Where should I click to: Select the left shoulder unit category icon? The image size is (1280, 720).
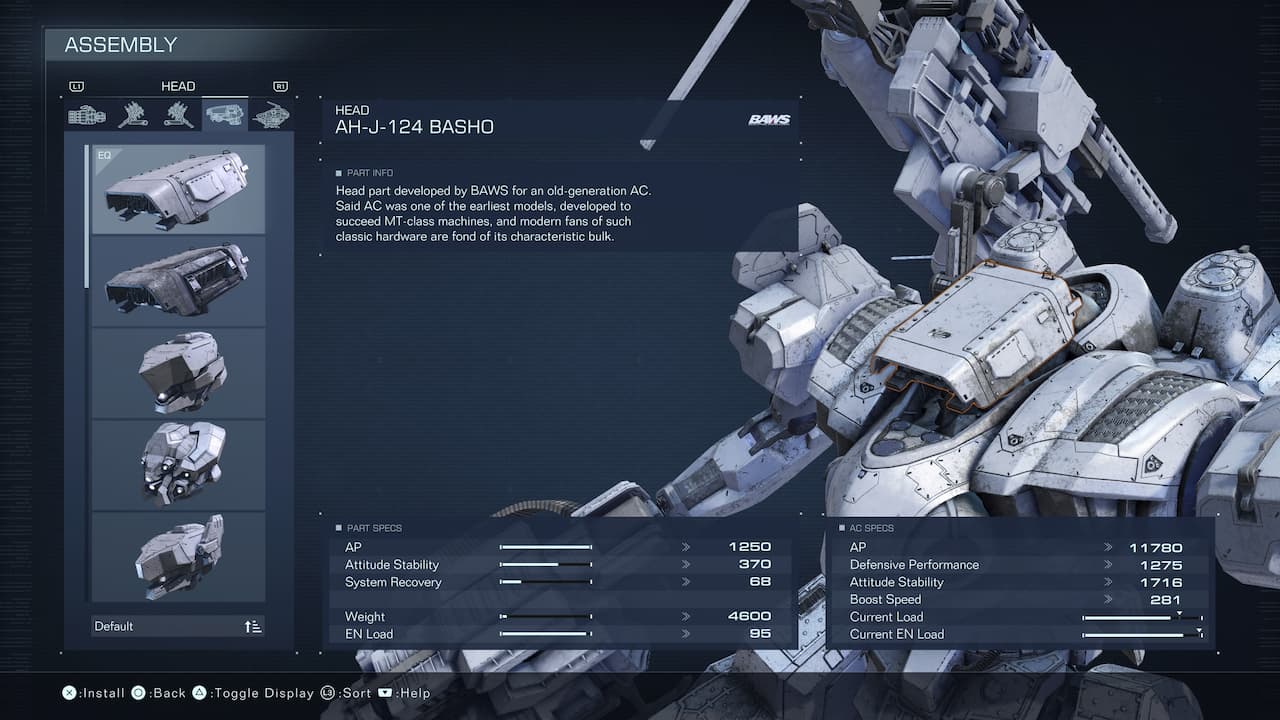pyautogui.click(x=178, y=114)
